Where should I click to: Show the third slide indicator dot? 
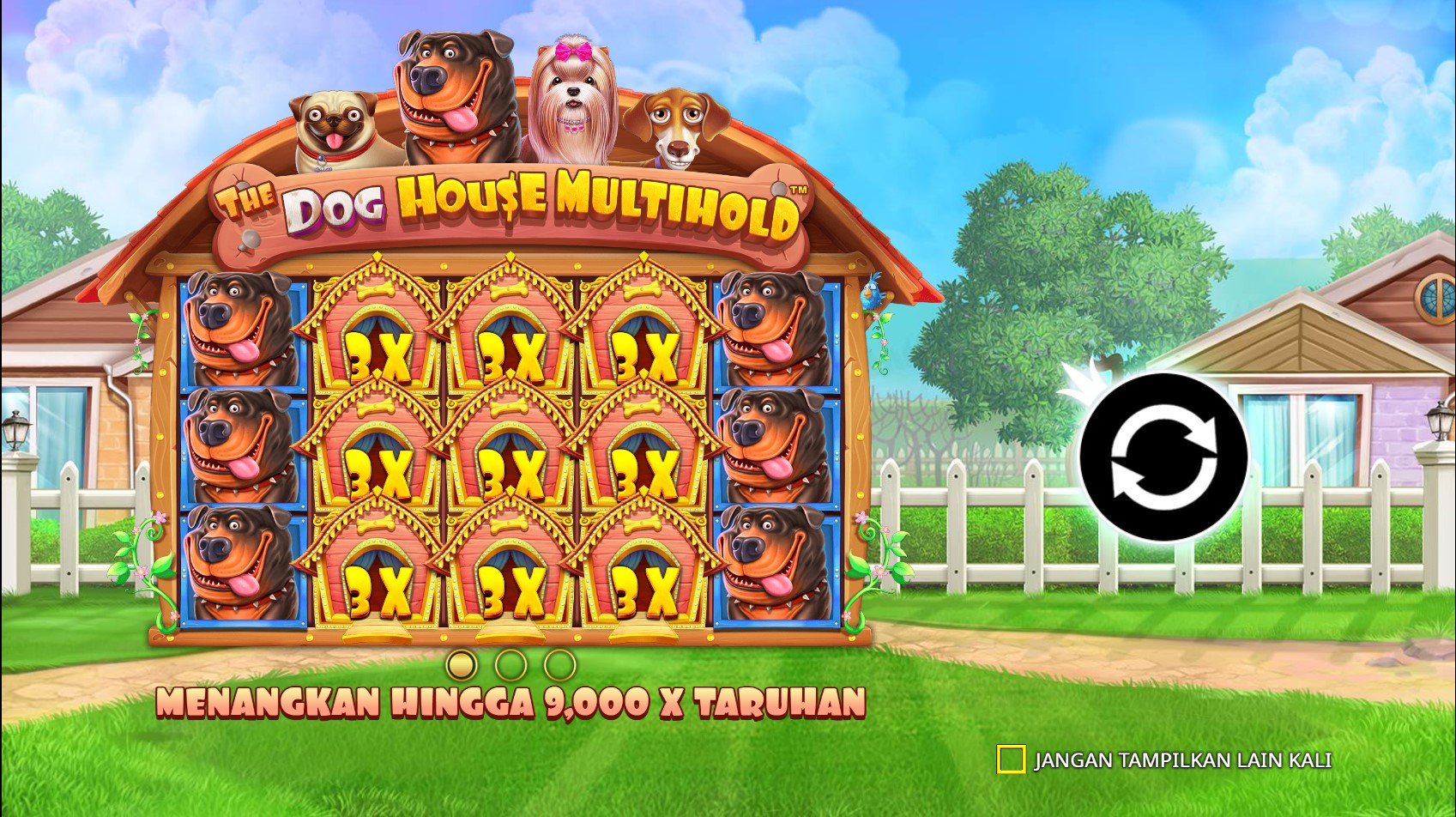pyautogui.click(x=560, y=664)
